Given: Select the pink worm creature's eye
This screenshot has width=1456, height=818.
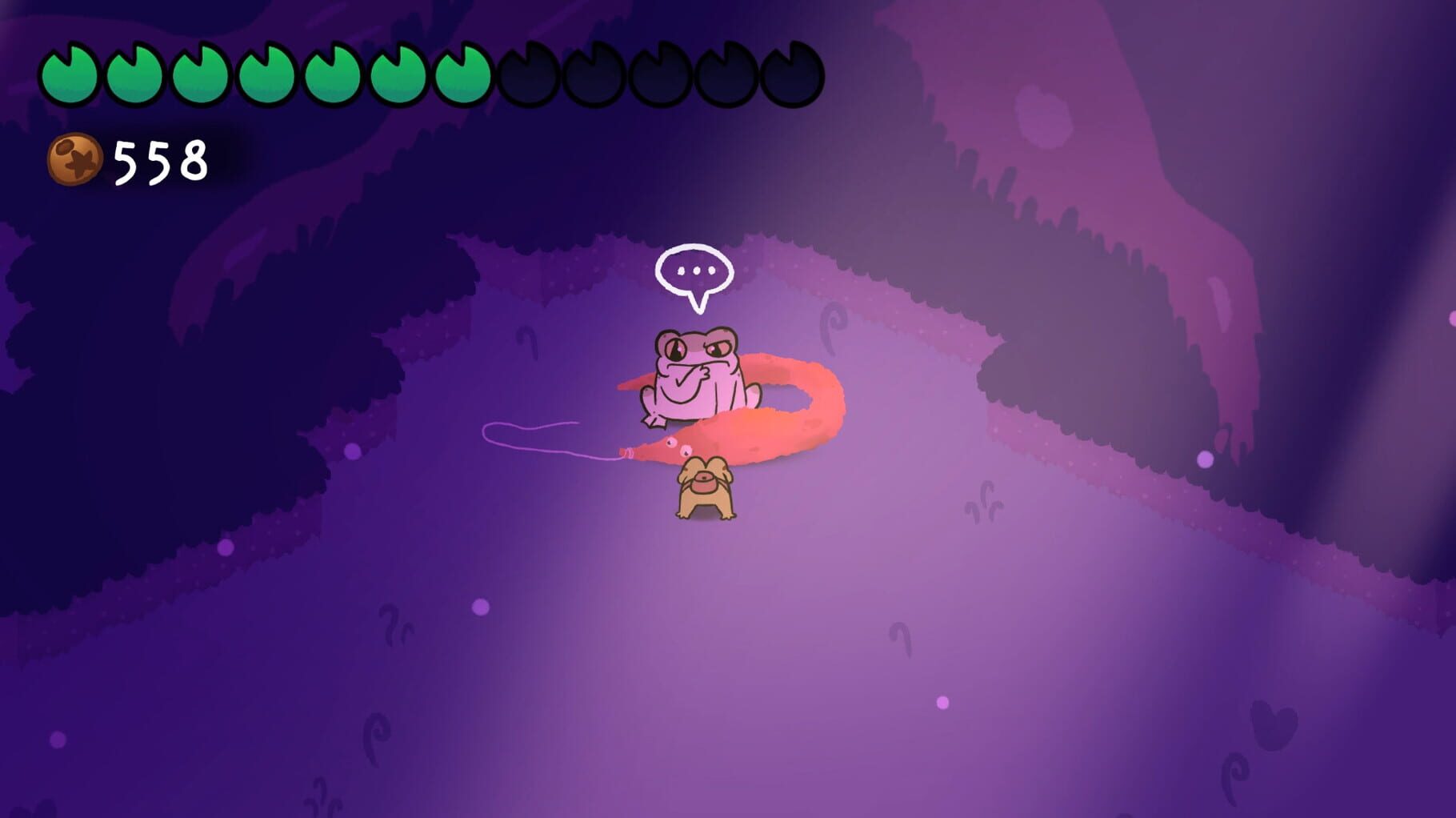Looking at the screenshot, I should point(671,443).
